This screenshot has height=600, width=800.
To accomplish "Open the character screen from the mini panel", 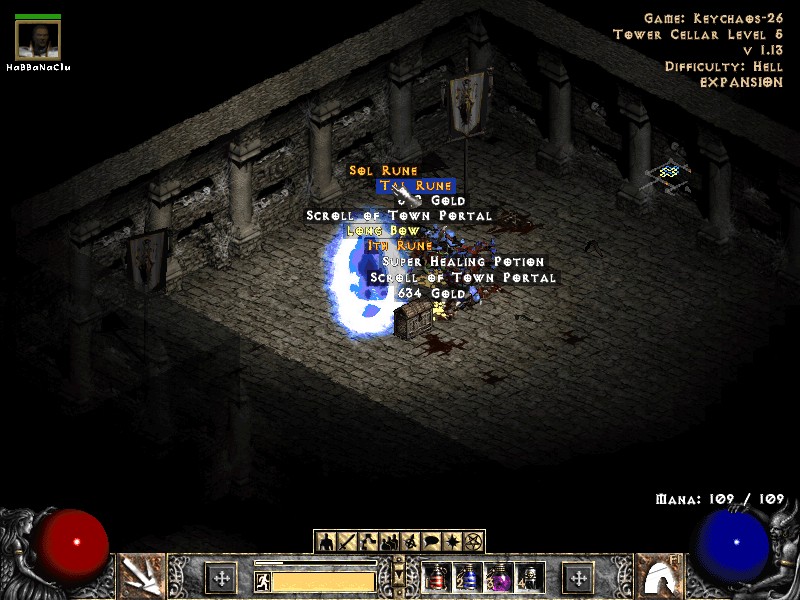I will click(325, 541).
